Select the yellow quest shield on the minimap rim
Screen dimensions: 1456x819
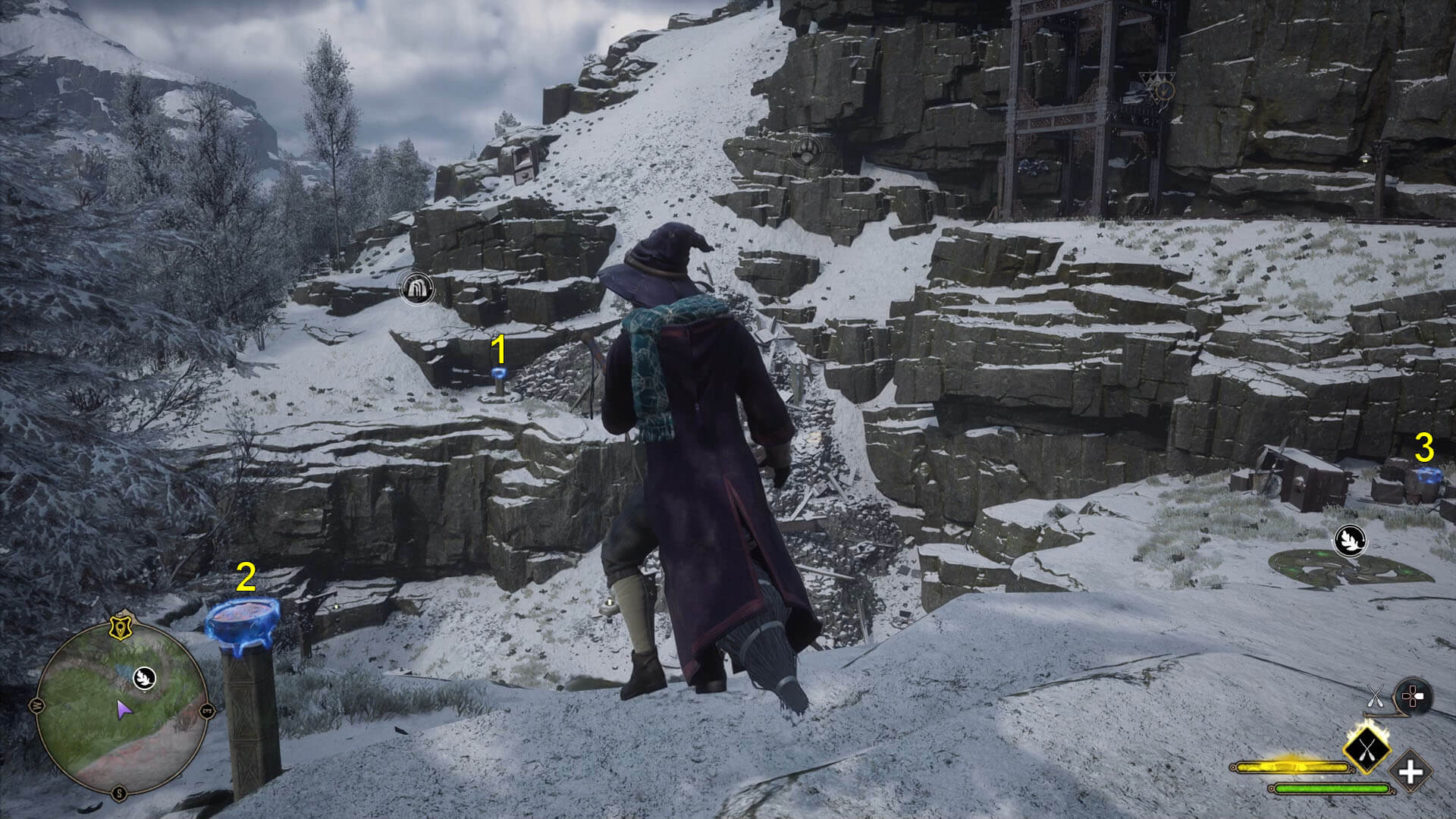pos(119,625)
